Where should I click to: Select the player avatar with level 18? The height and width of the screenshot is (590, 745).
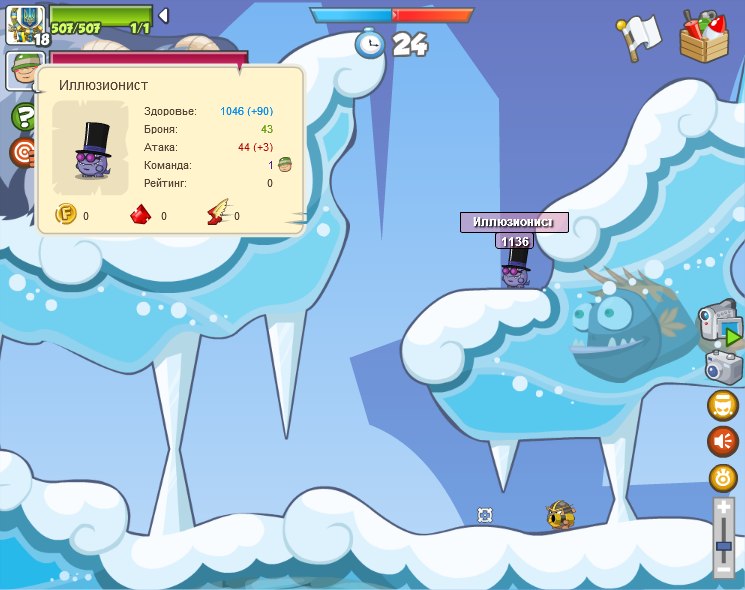25,24
